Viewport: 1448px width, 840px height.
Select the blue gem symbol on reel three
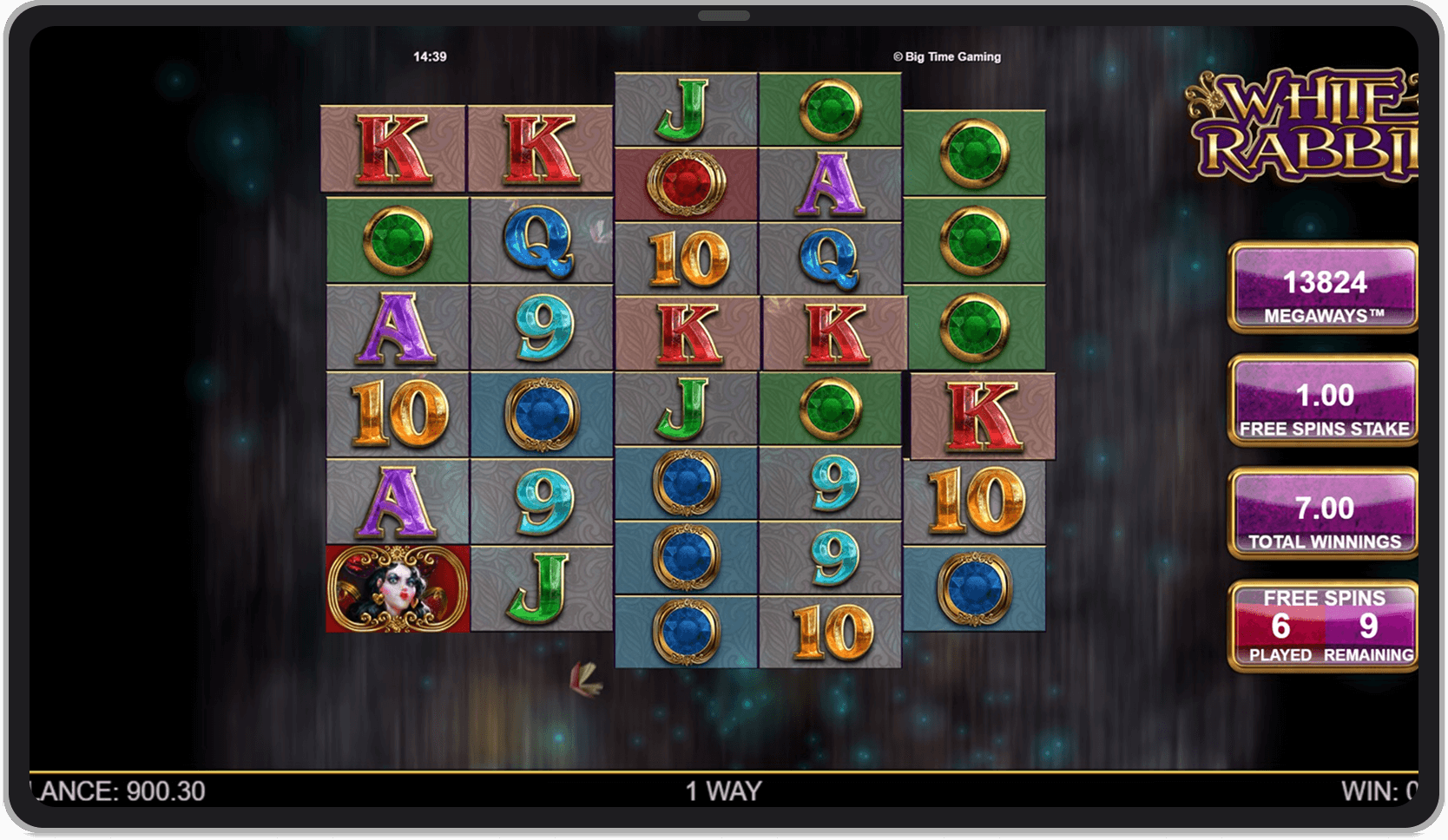[x=686, y=482]
